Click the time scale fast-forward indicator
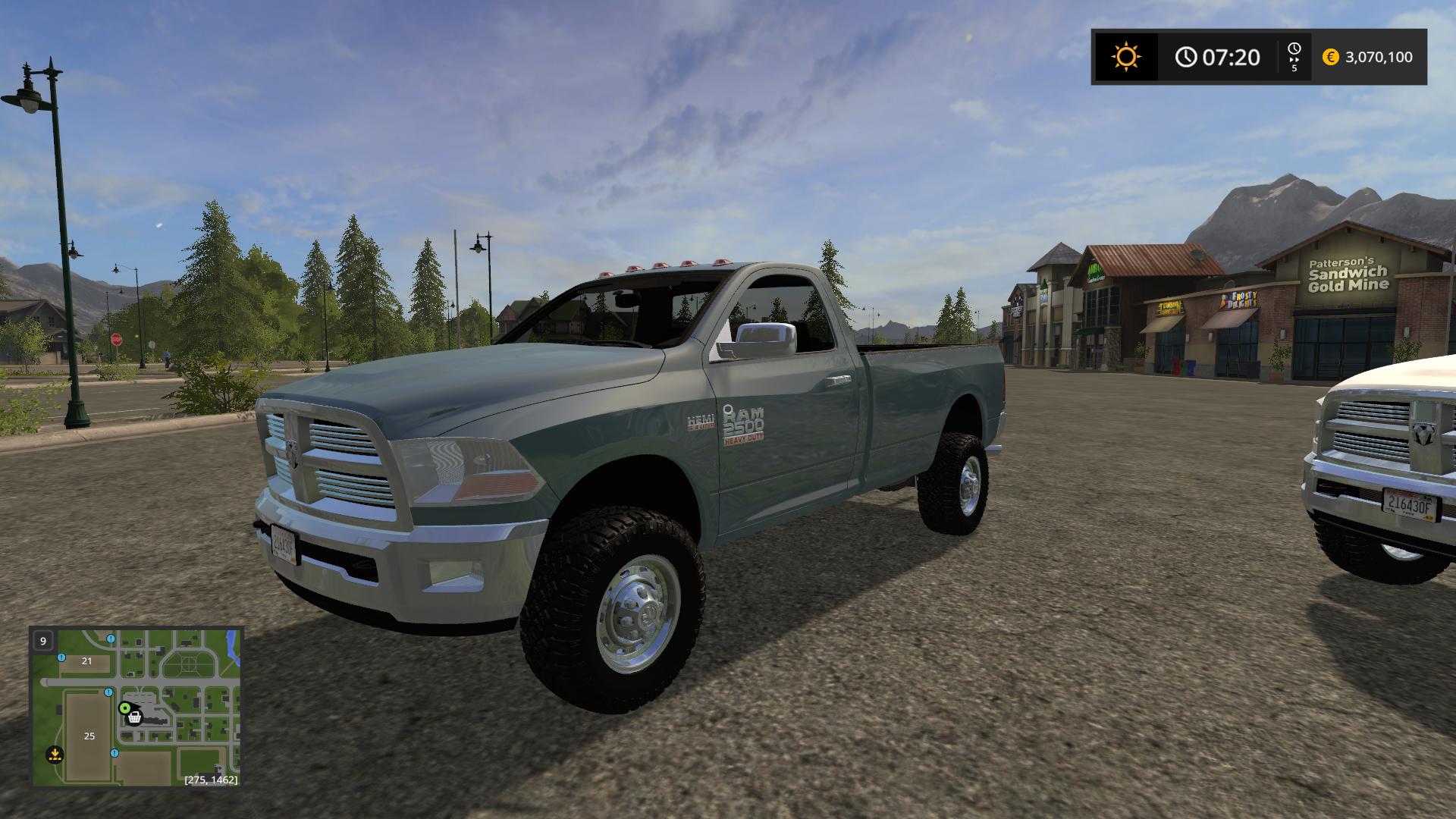1456x819 pixels. [1294, 57]
